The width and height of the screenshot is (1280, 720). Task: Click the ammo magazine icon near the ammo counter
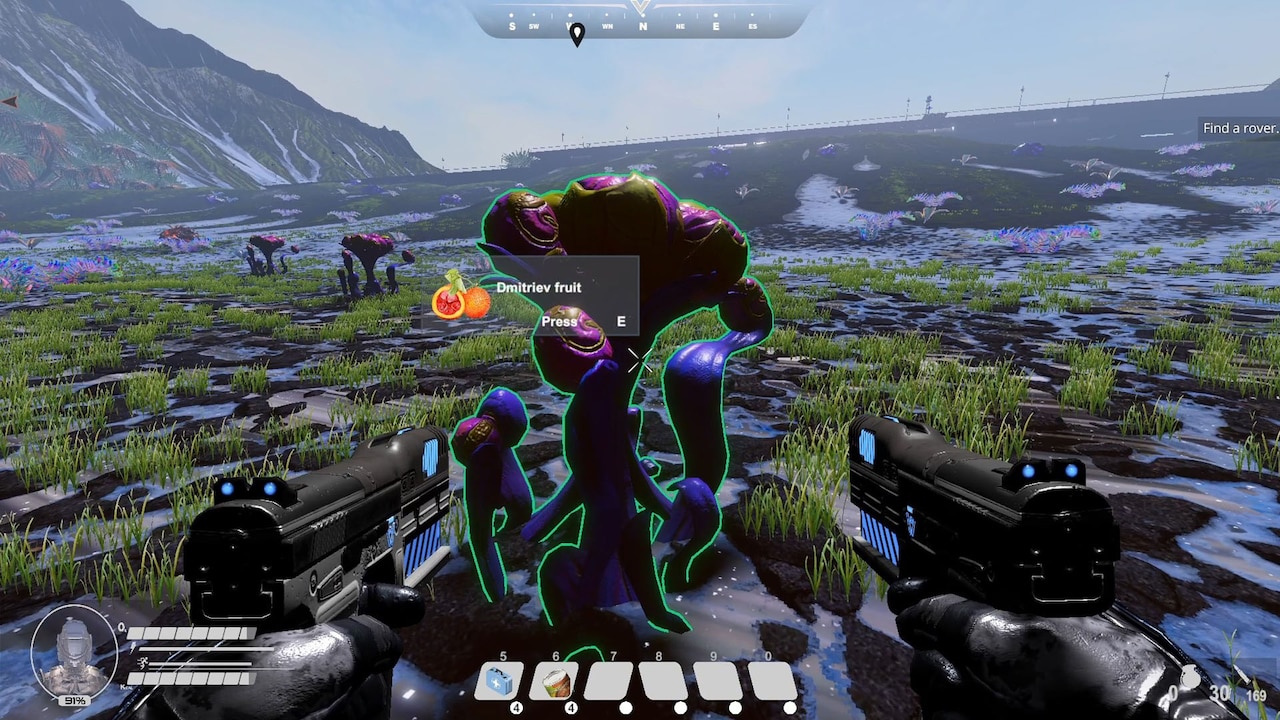click(x=1244, y=672)
